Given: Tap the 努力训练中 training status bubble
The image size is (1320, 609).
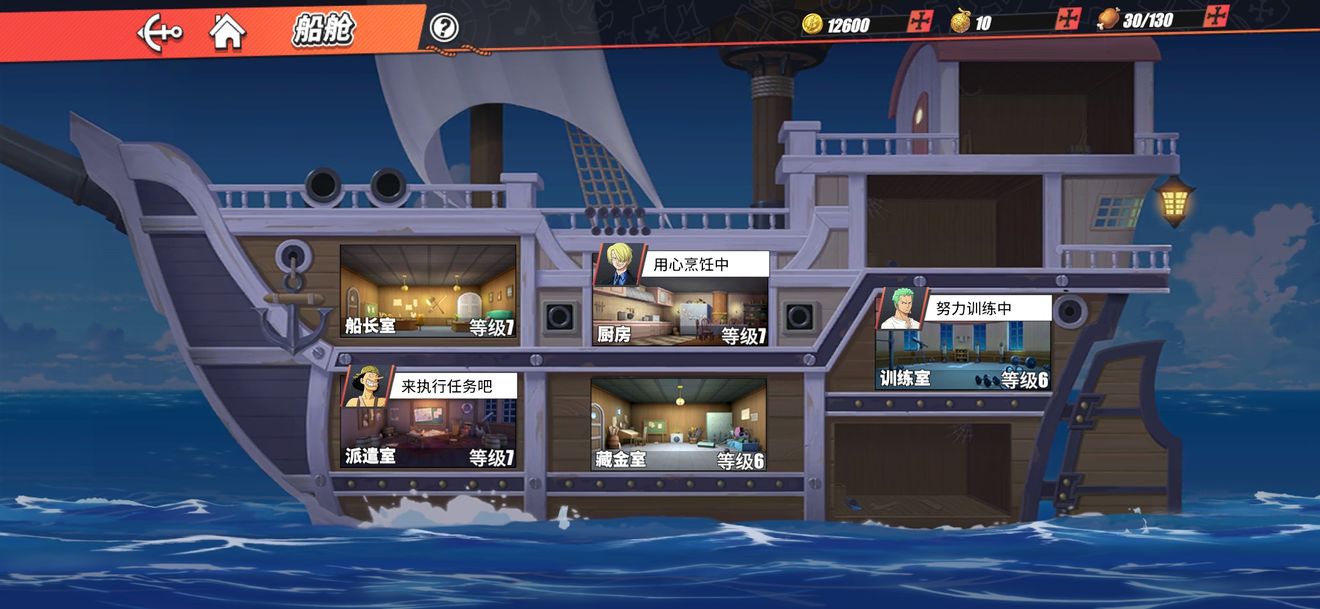Looking at the screenshot, I should tap(985, 308).
